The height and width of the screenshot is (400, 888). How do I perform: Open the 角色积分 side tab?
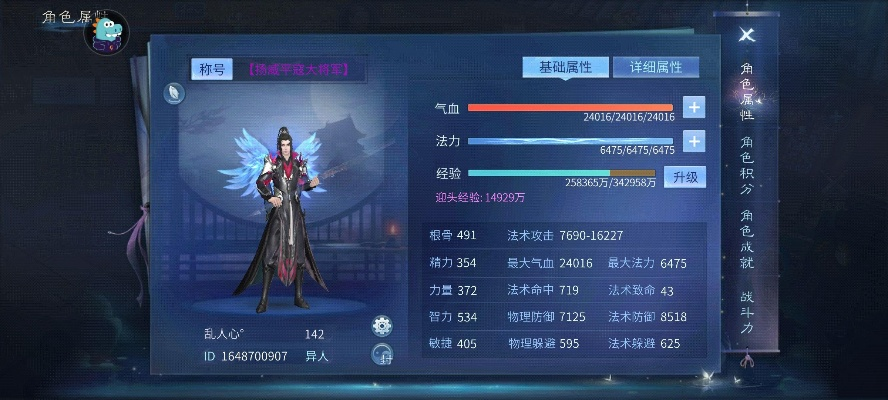tap(747, 159)
